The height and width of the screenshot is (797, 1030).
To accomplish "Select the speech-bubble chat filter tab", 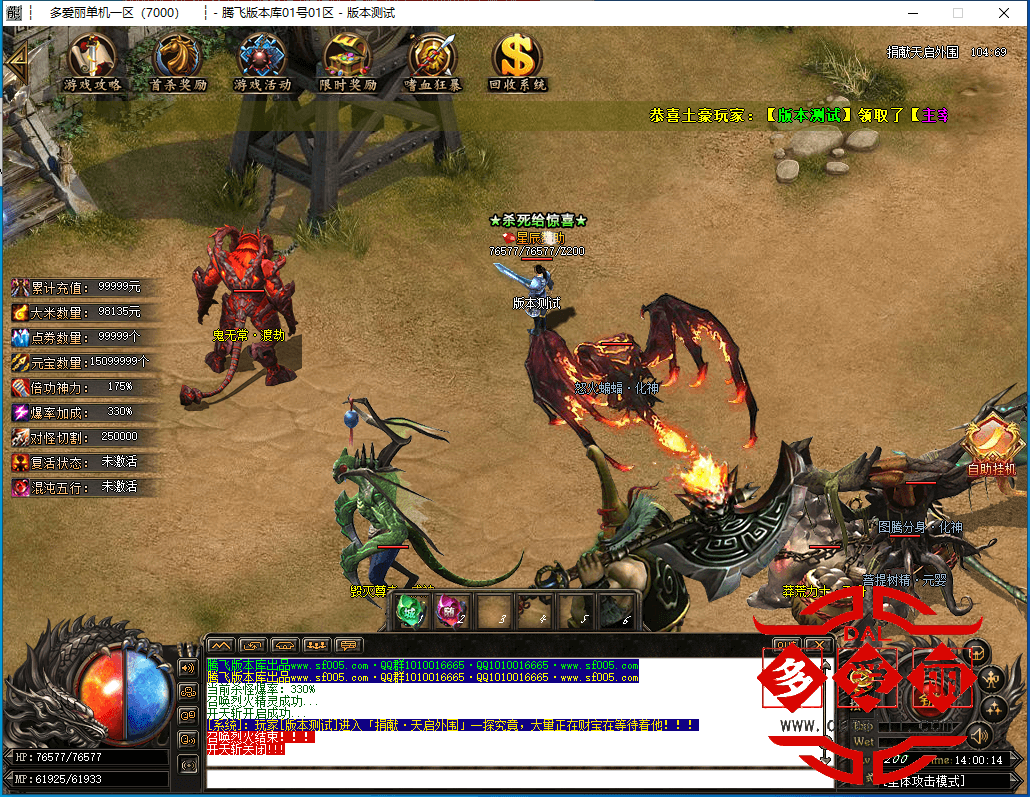I will [x=348, y=645].
